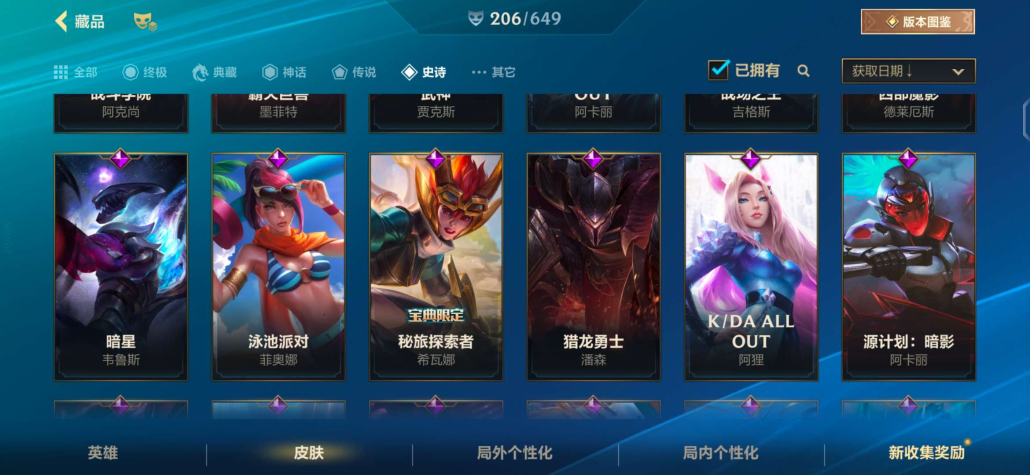
Task: Open the 新收集奖励 rewards tab
Action: point(926,453)
